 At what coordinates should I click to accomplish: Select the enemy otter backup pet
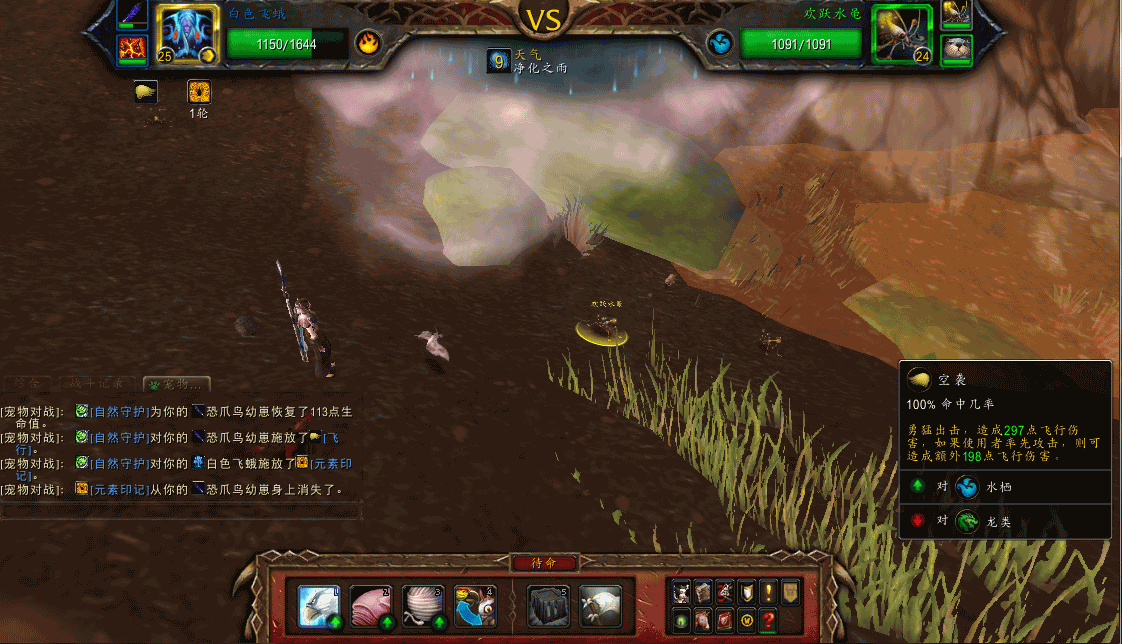pos(957,47)
